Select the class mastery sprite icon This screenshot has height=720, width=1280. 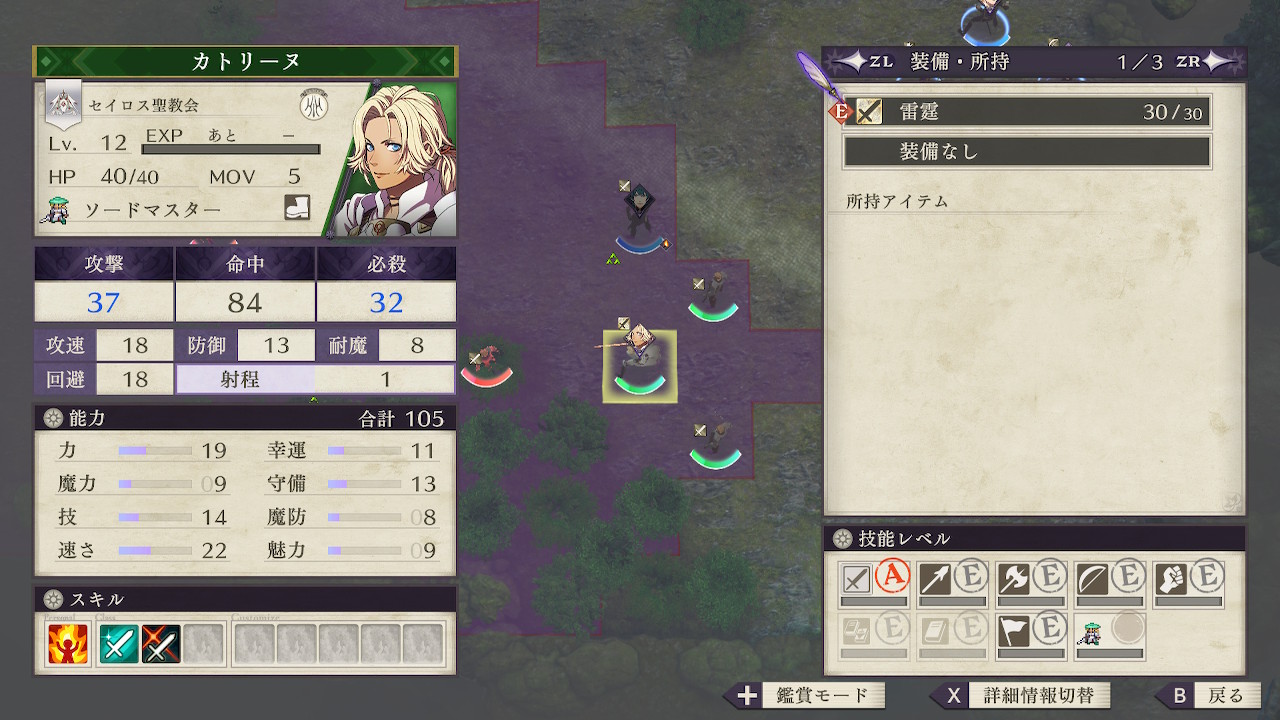(x=1092, y=631)
